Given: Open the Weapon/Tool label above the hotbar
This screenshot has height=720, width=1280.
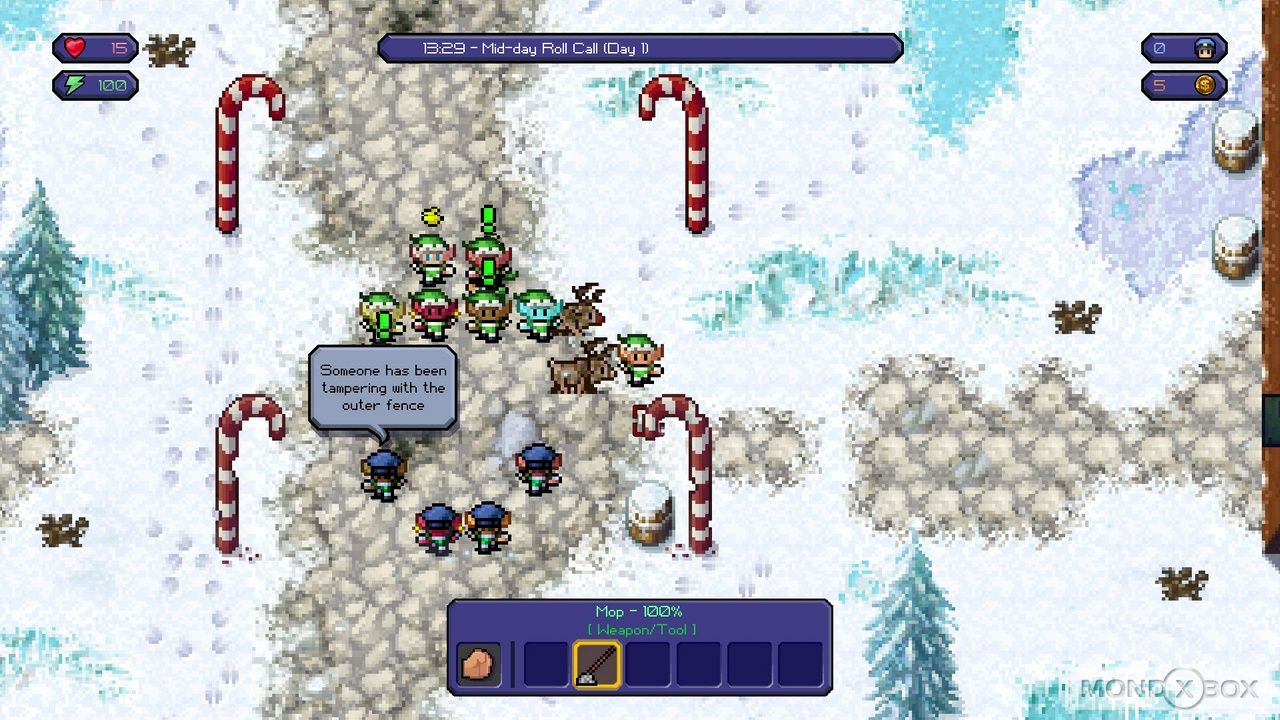Looking at the screenshot, I should [x=641, y=630].
